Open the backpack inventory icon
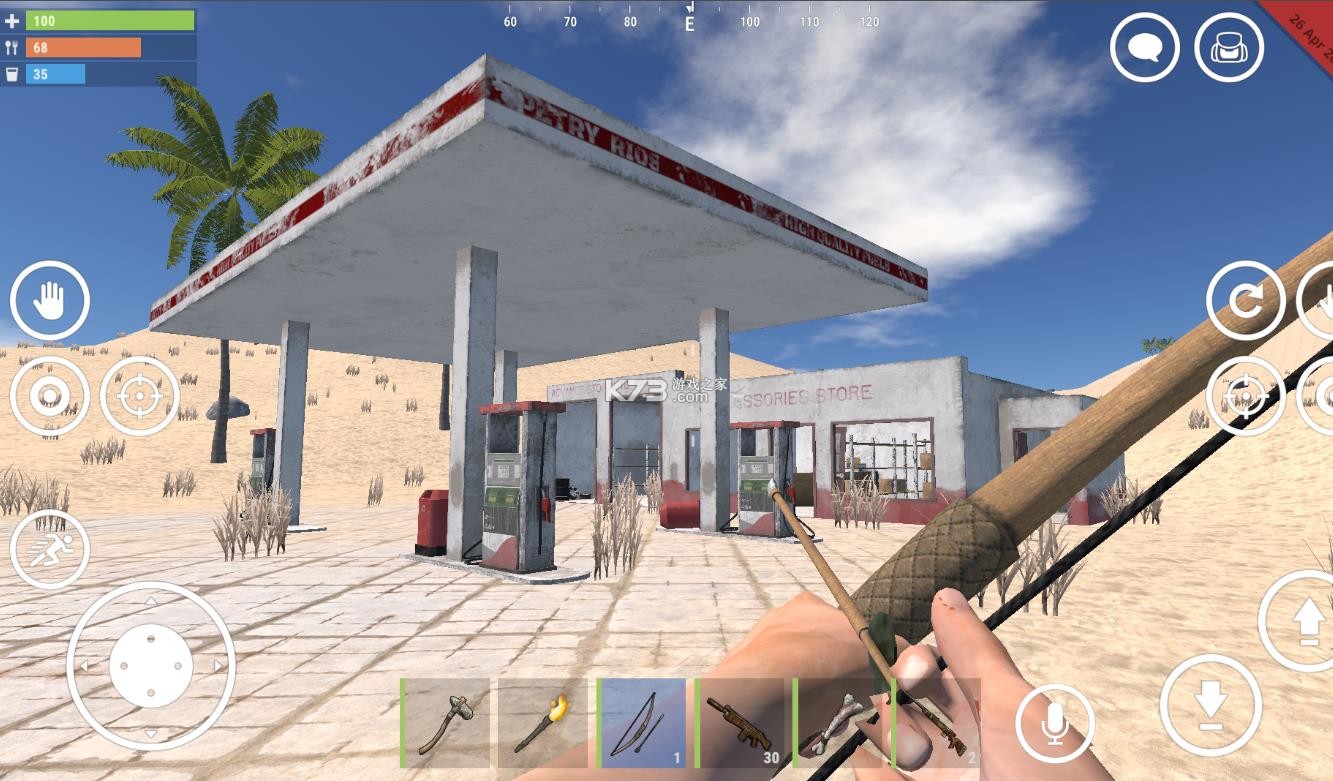 [x=1228, y=46]
